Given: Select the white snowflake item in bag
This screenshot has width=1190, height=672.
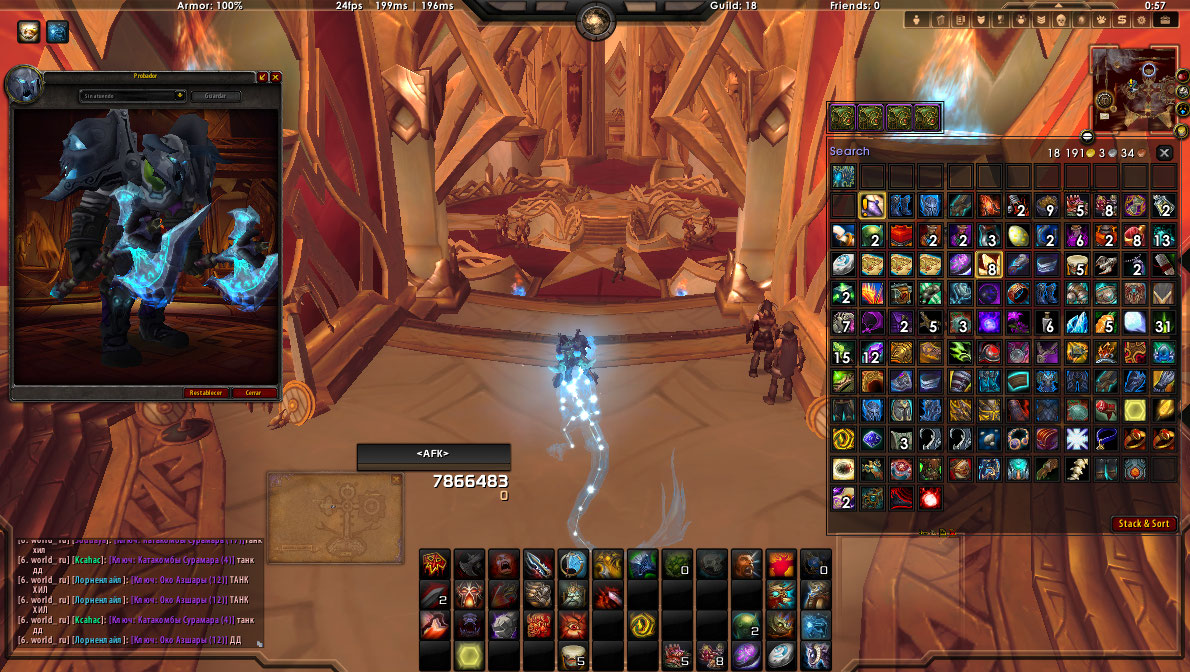Looking at the screenshot, I should [1076, 439].
